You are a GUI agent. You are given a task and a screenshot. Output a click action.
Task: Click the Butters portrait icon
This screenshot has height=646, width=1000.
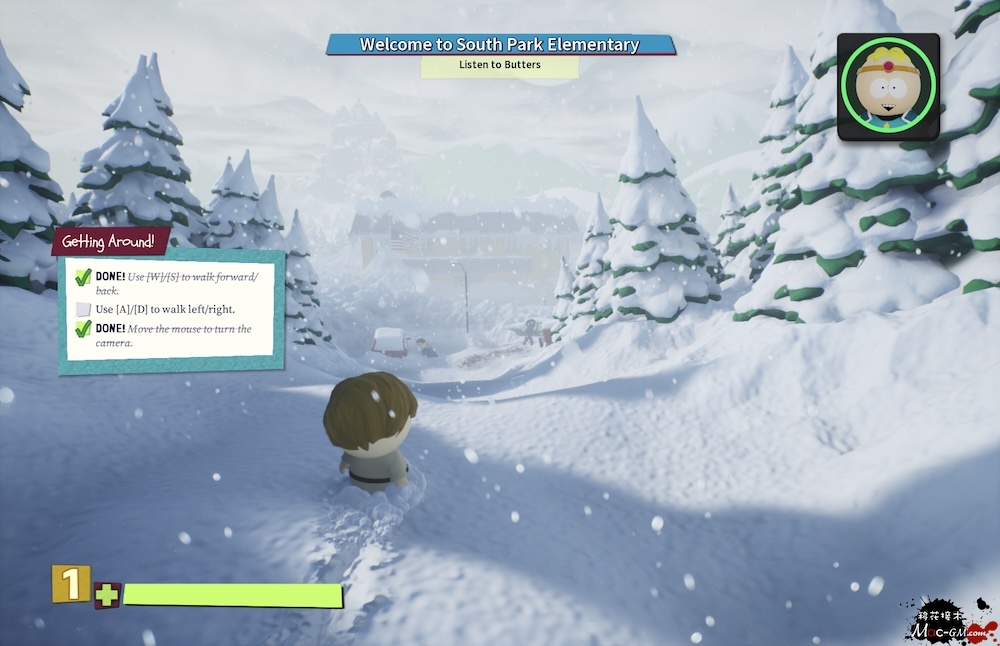point(888,86)
